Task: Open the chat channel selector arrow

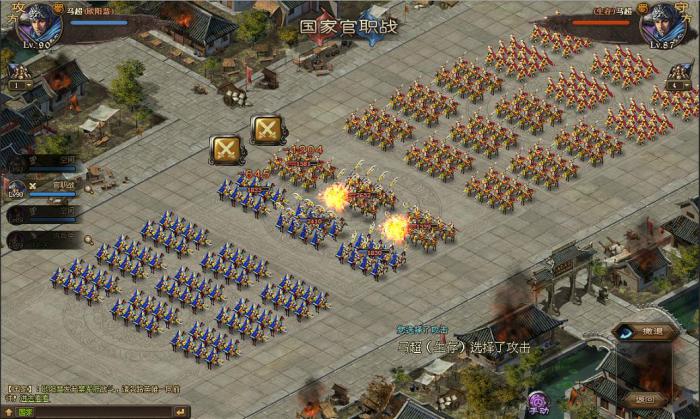Action: pyautogui.click(x=9, y=411)
